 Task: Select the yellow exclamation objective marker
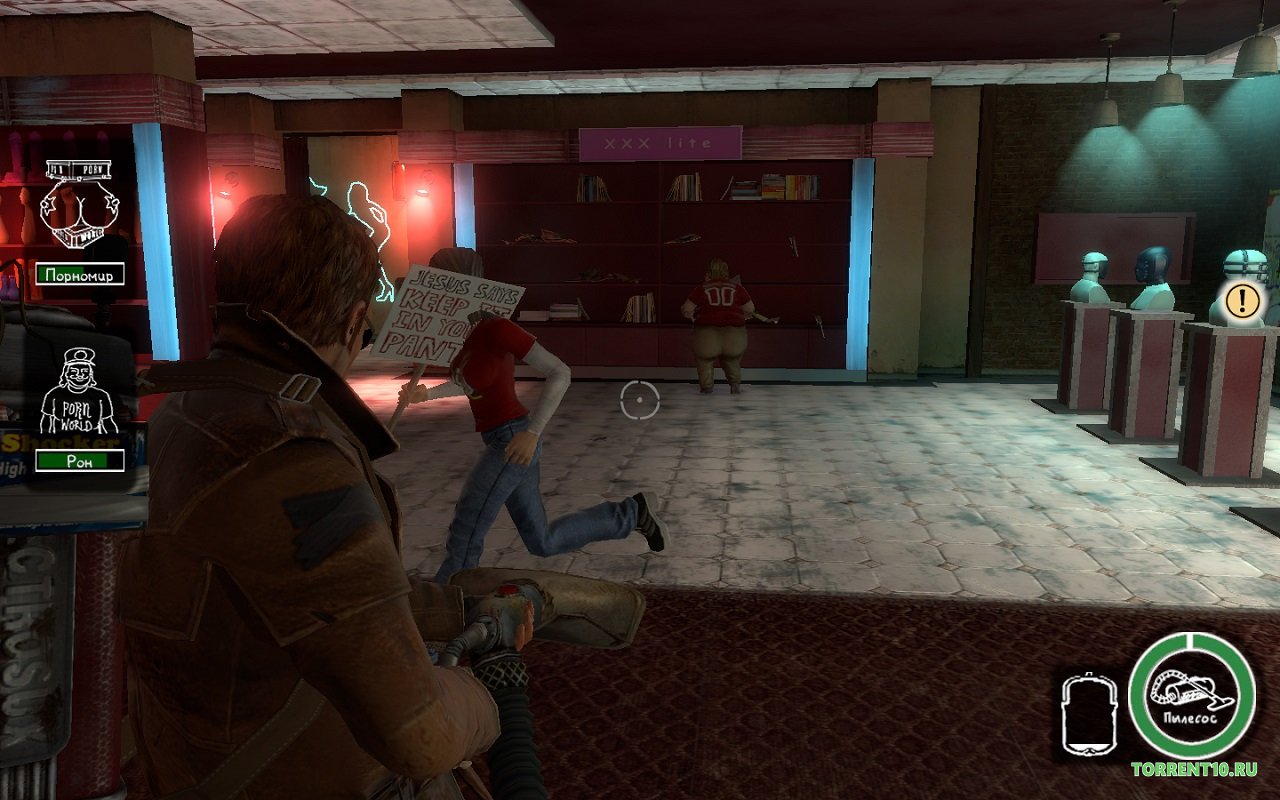[1245, 299]
